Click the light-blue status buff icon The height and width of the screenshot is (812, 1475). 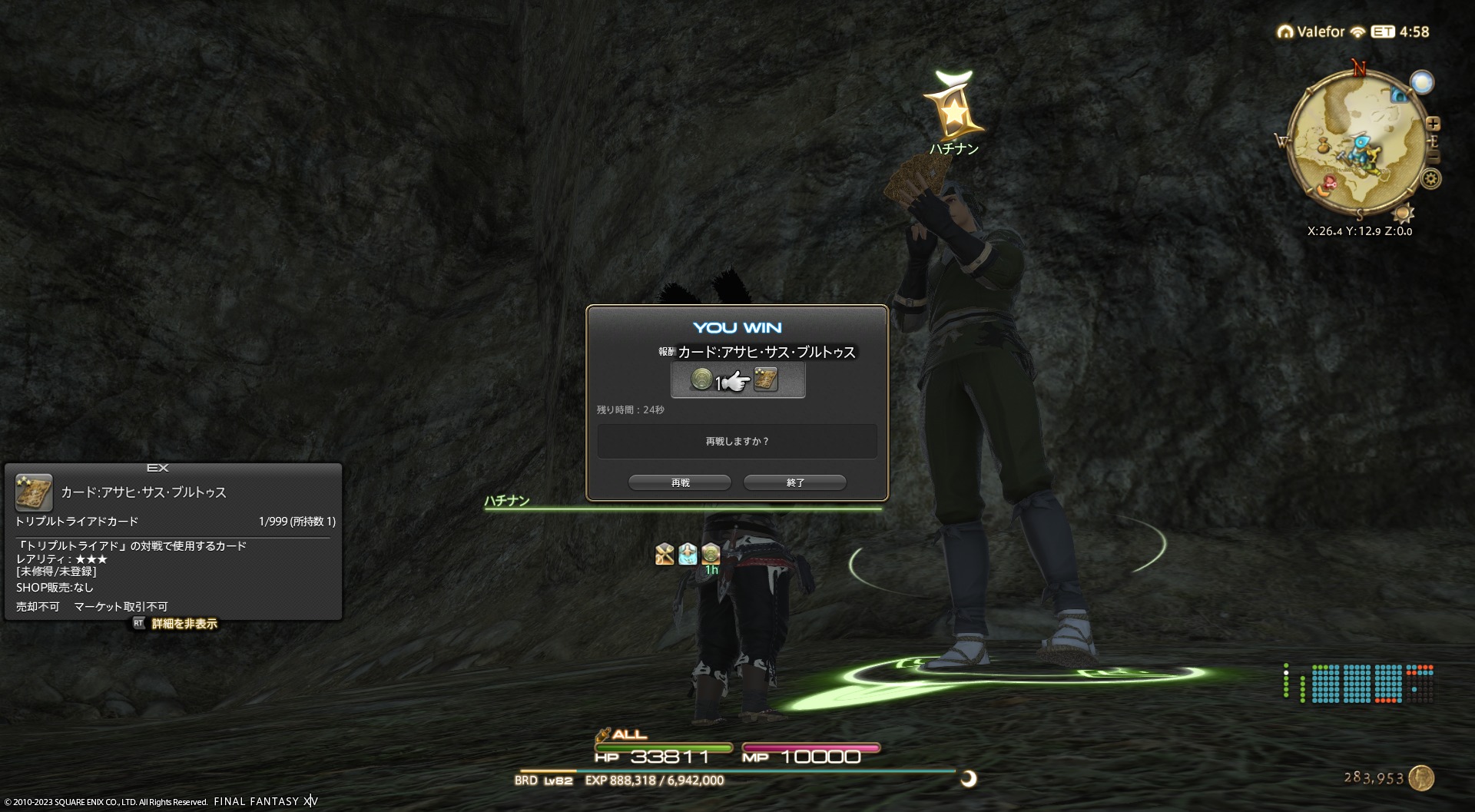(688, 553)
